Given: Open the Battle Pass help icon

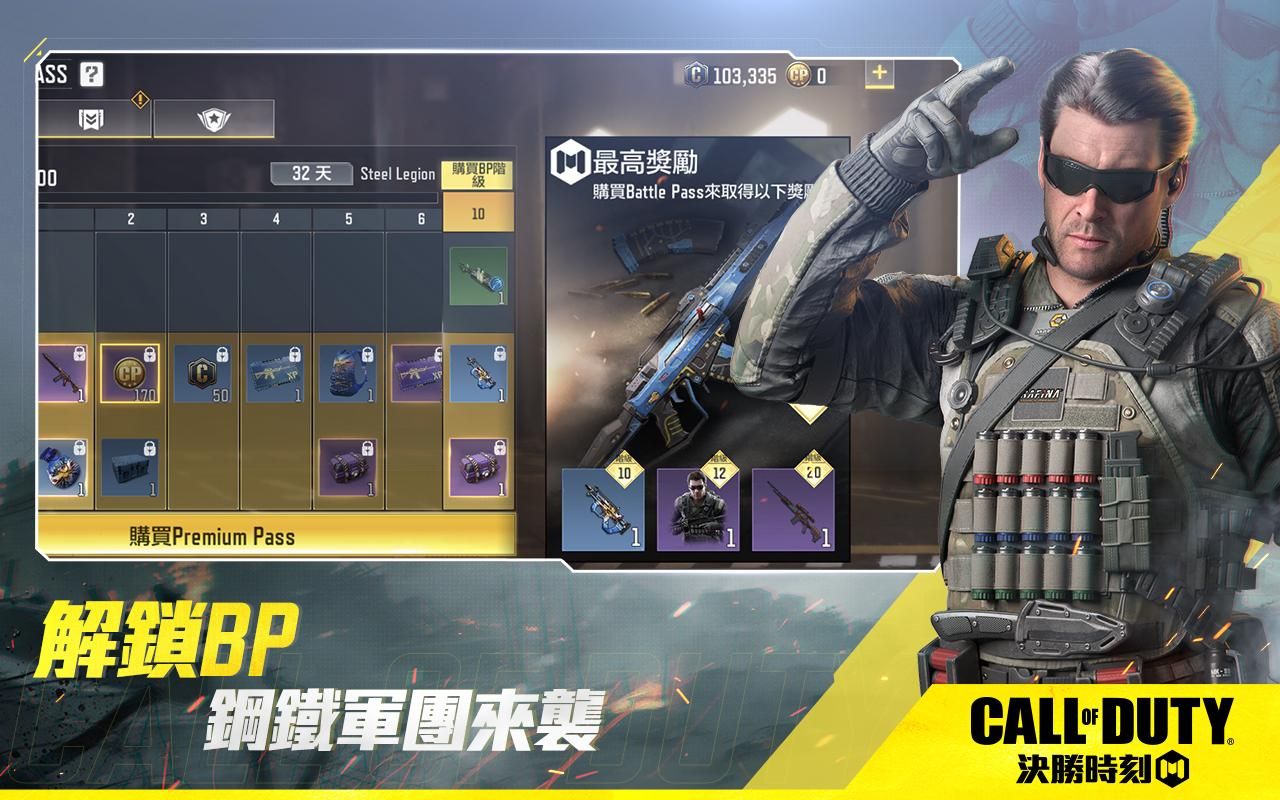Looking at the screenshot, I should pyautogui.click(x=91, y=75).
